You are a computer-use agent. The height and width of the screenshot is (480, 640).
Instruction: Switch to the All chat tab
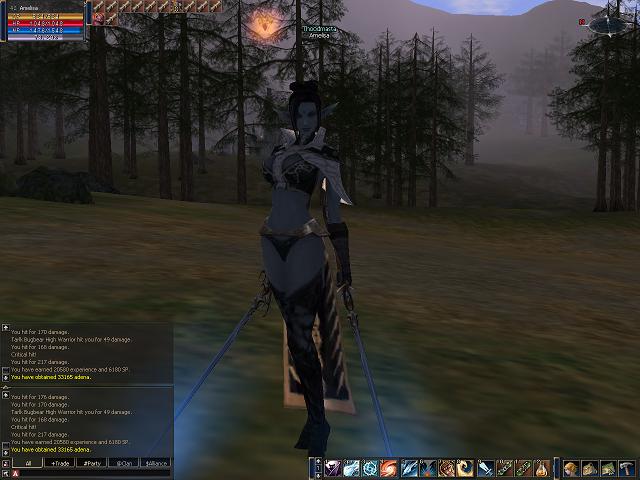click(x=27, y=463)
